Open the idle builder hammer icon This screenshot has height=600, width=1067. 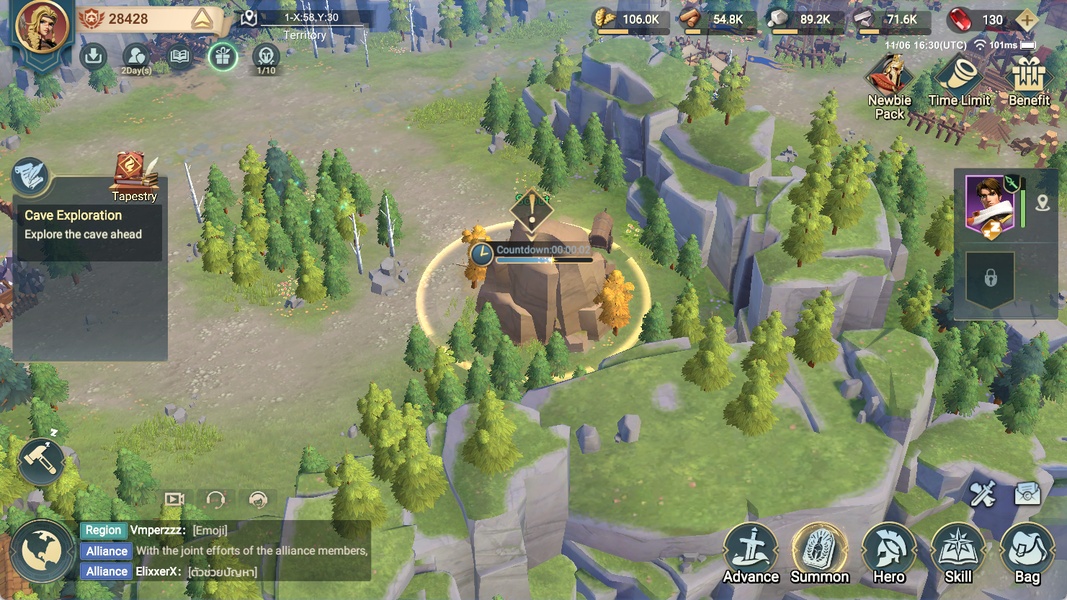41,461
